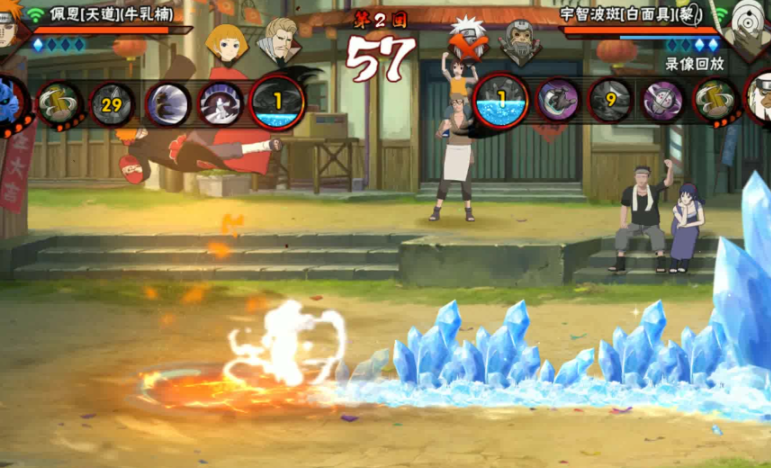
Task: Choose the helmeted Third Hokage support portrait
Action: pyautogui.click(x=518, y=40)
